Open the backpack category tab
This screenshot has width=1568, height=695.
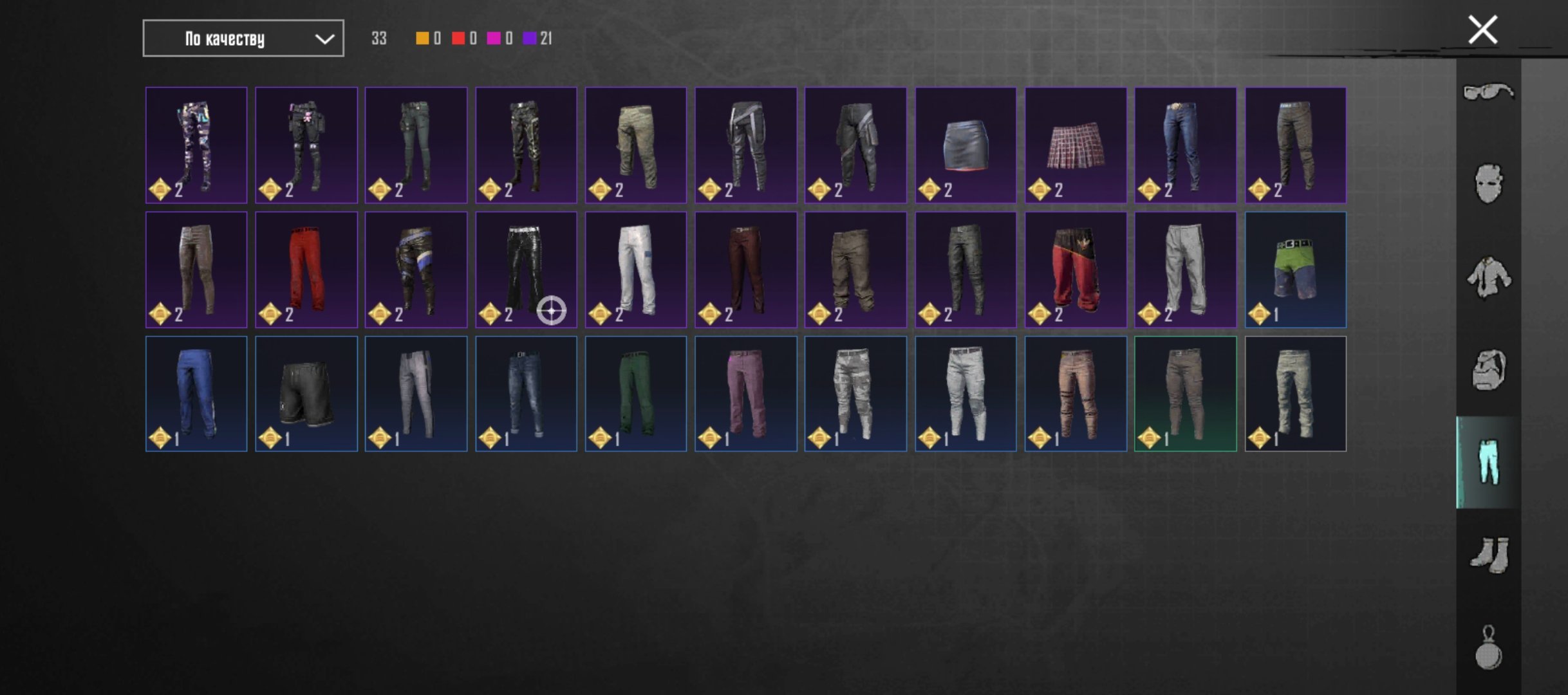click(1488, 370)
